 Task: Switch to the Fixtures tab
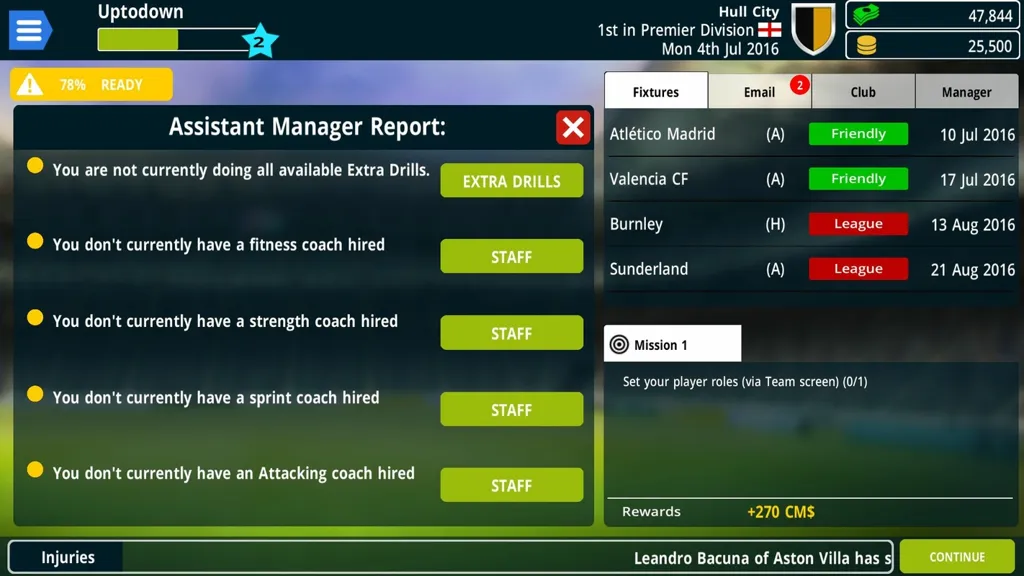tap(656, 92)
